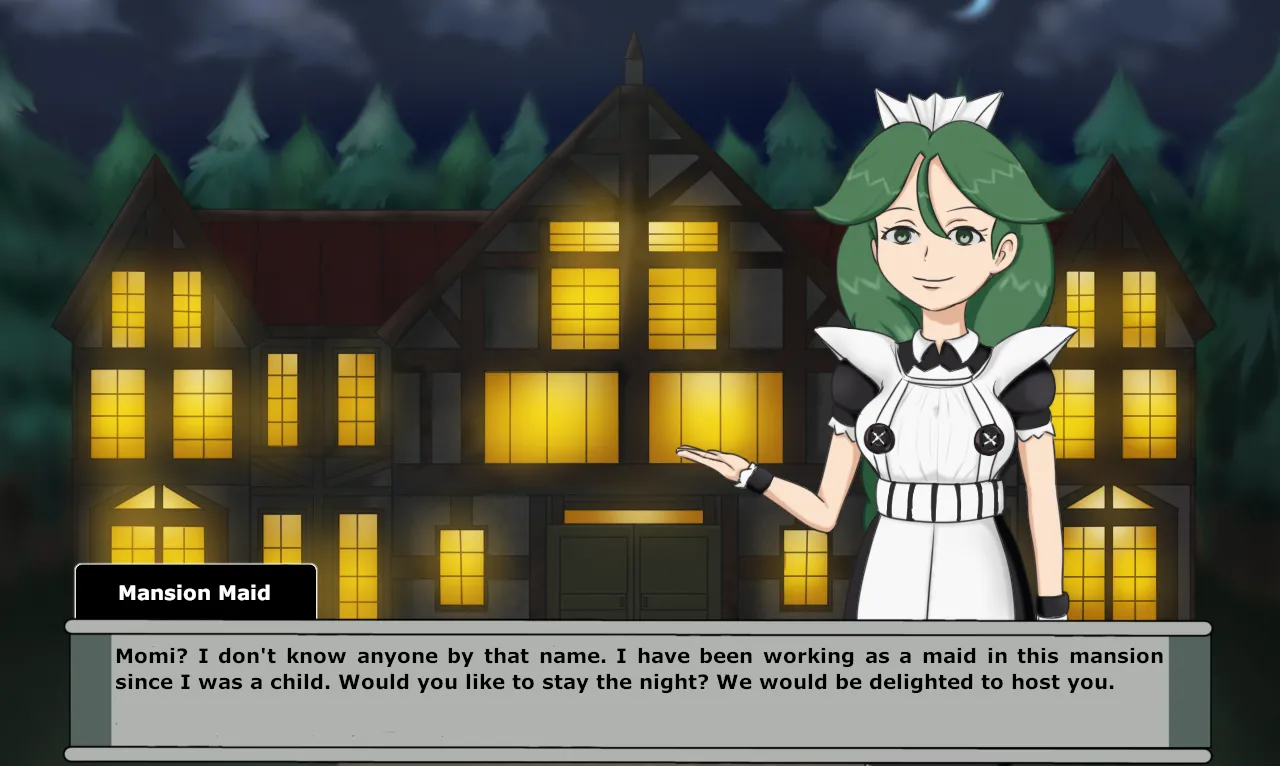Click the black buttons on the maid's apron
Screen dimensions: 1280x766
pyautogui.click(x=880, y=437)
